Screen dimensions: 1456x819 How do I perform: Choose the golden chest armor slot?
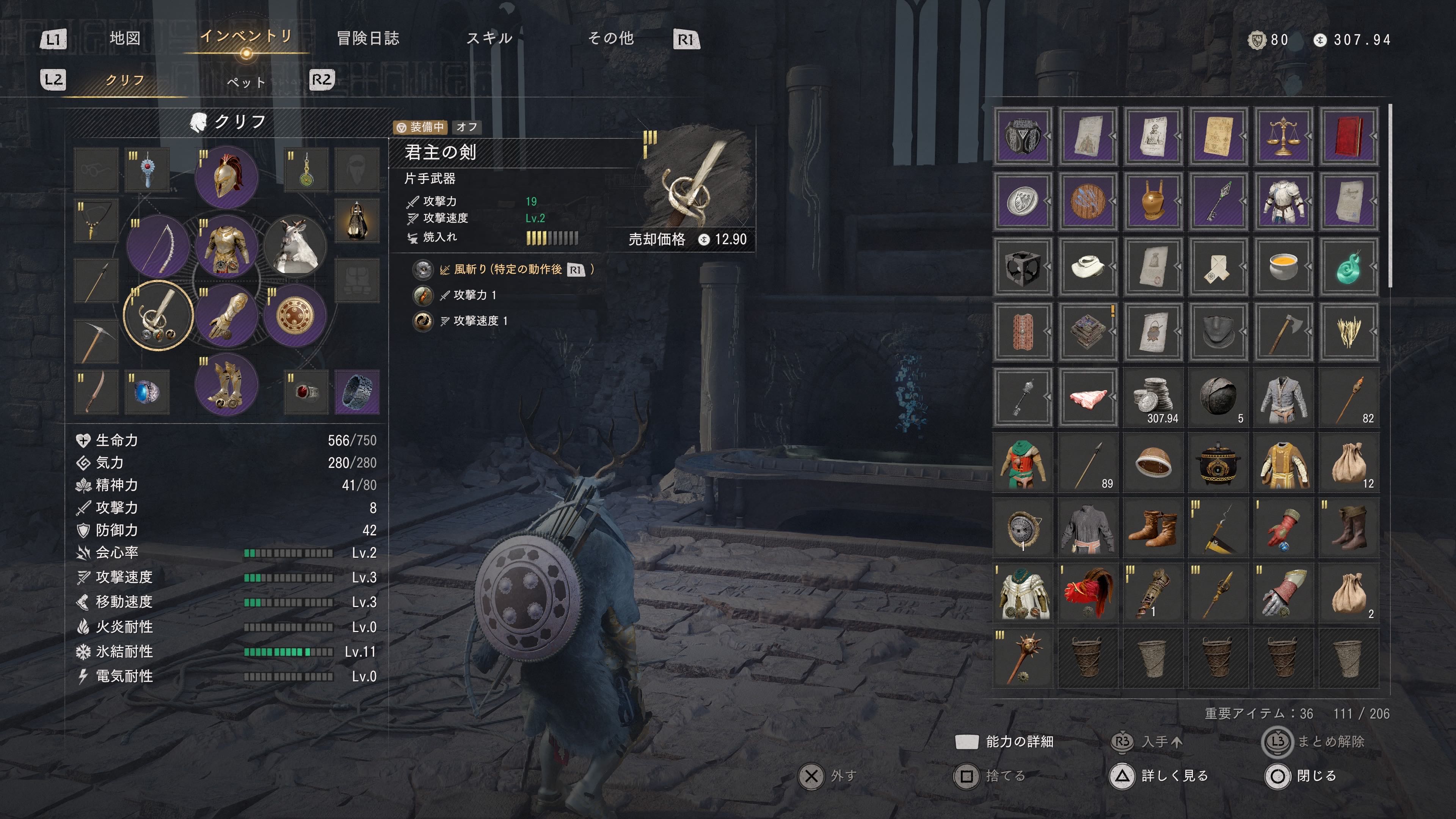pyautogui.click(x=227, y=247)
